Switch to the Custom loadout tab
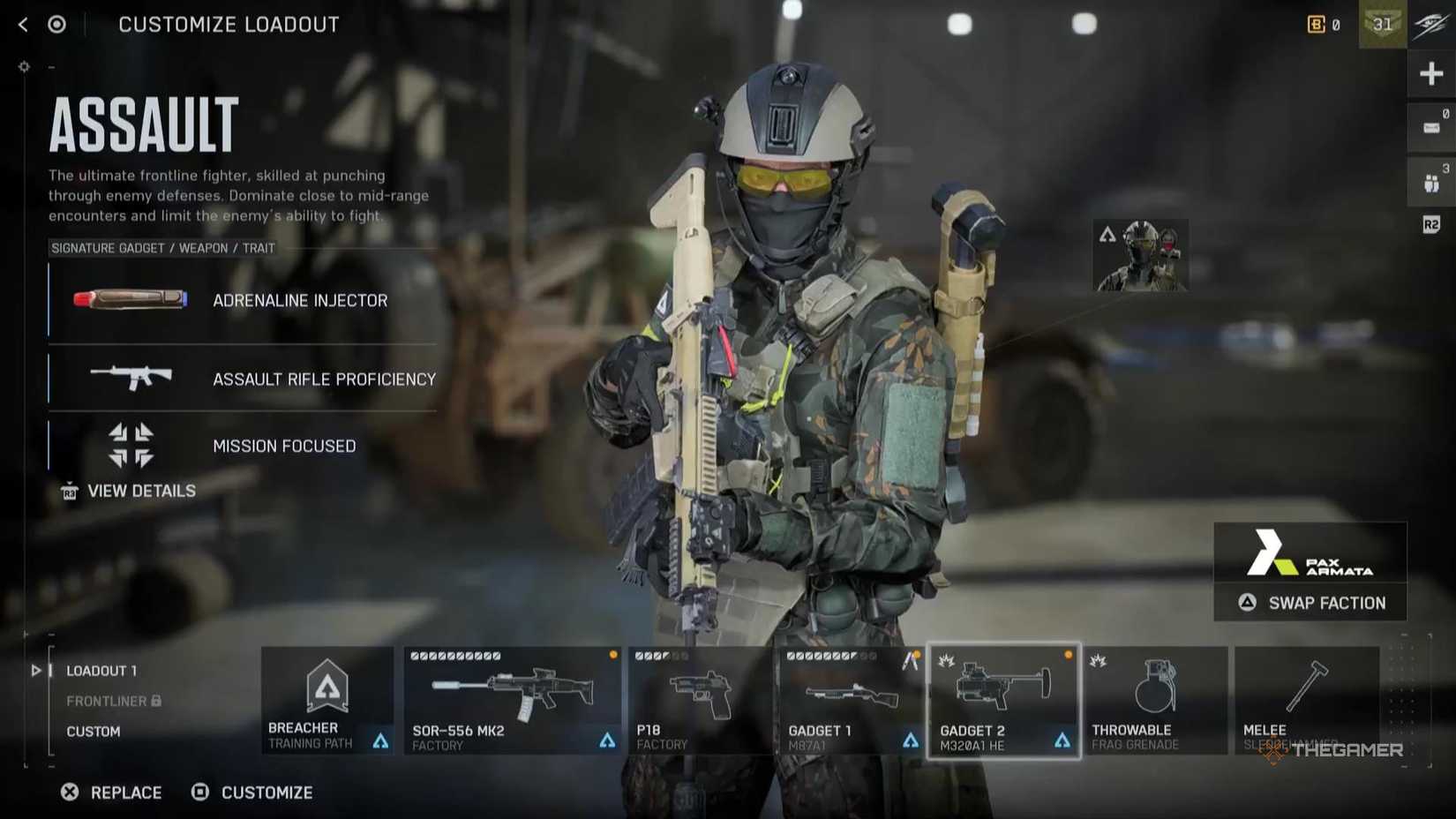 coord(94,731)
